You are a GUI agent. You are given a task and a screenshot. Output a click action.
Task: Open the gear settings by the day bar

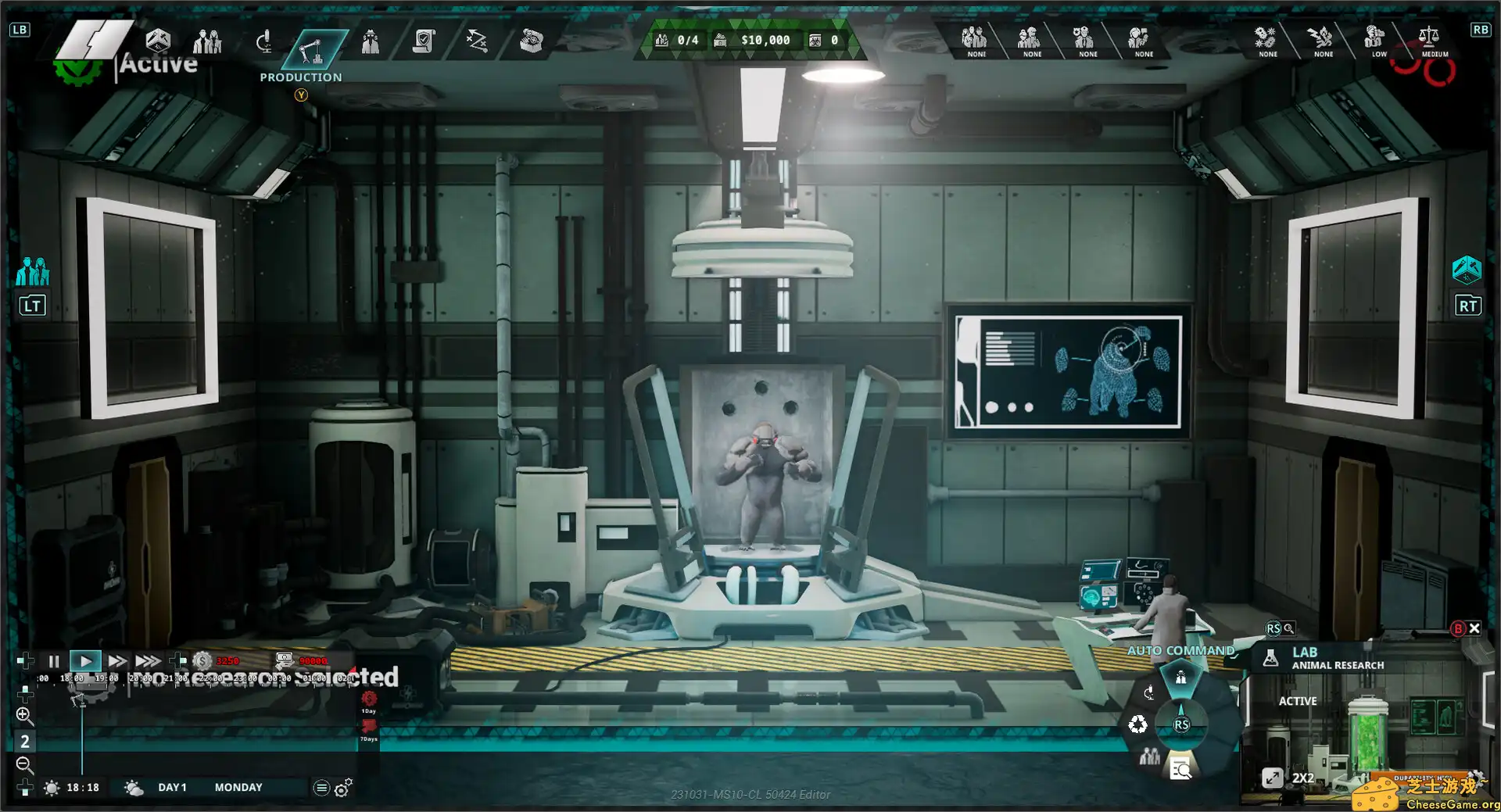click(x=343, y=788)
